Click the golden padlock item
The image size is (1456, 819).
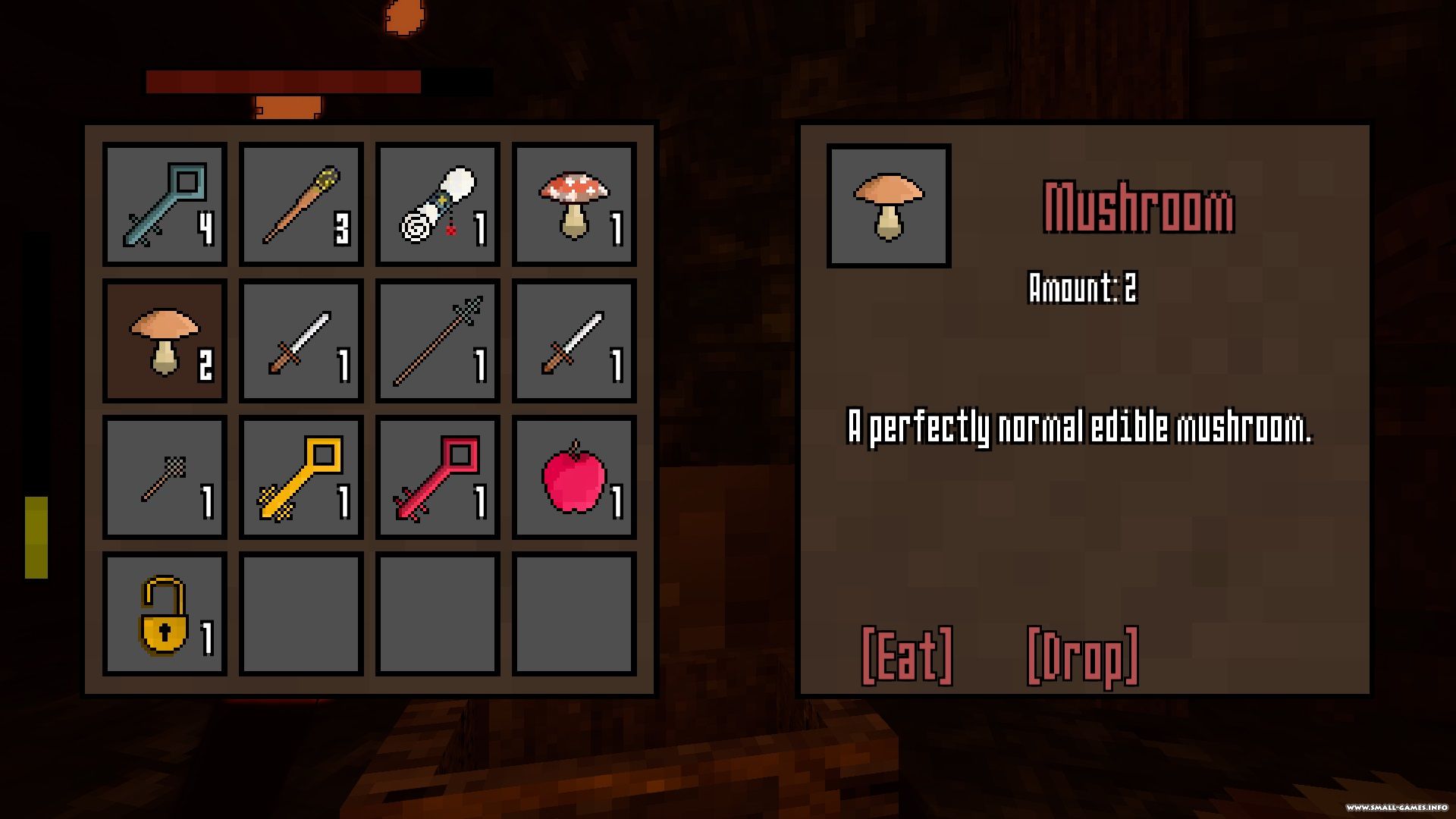(x=165, y=613)
